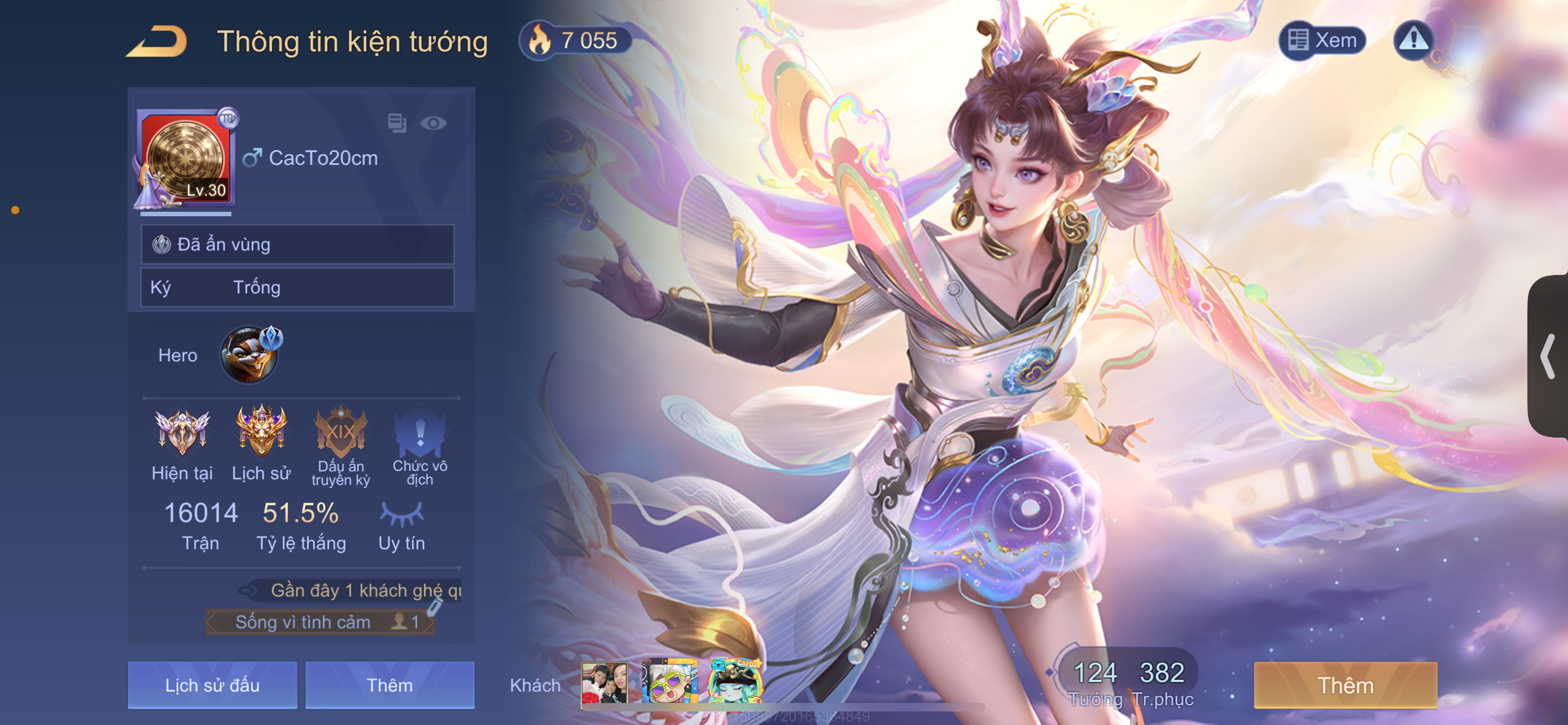Show the hidden Uy tín score
This screenshot has width=1568, height=725.
click(x=401, y=514)
